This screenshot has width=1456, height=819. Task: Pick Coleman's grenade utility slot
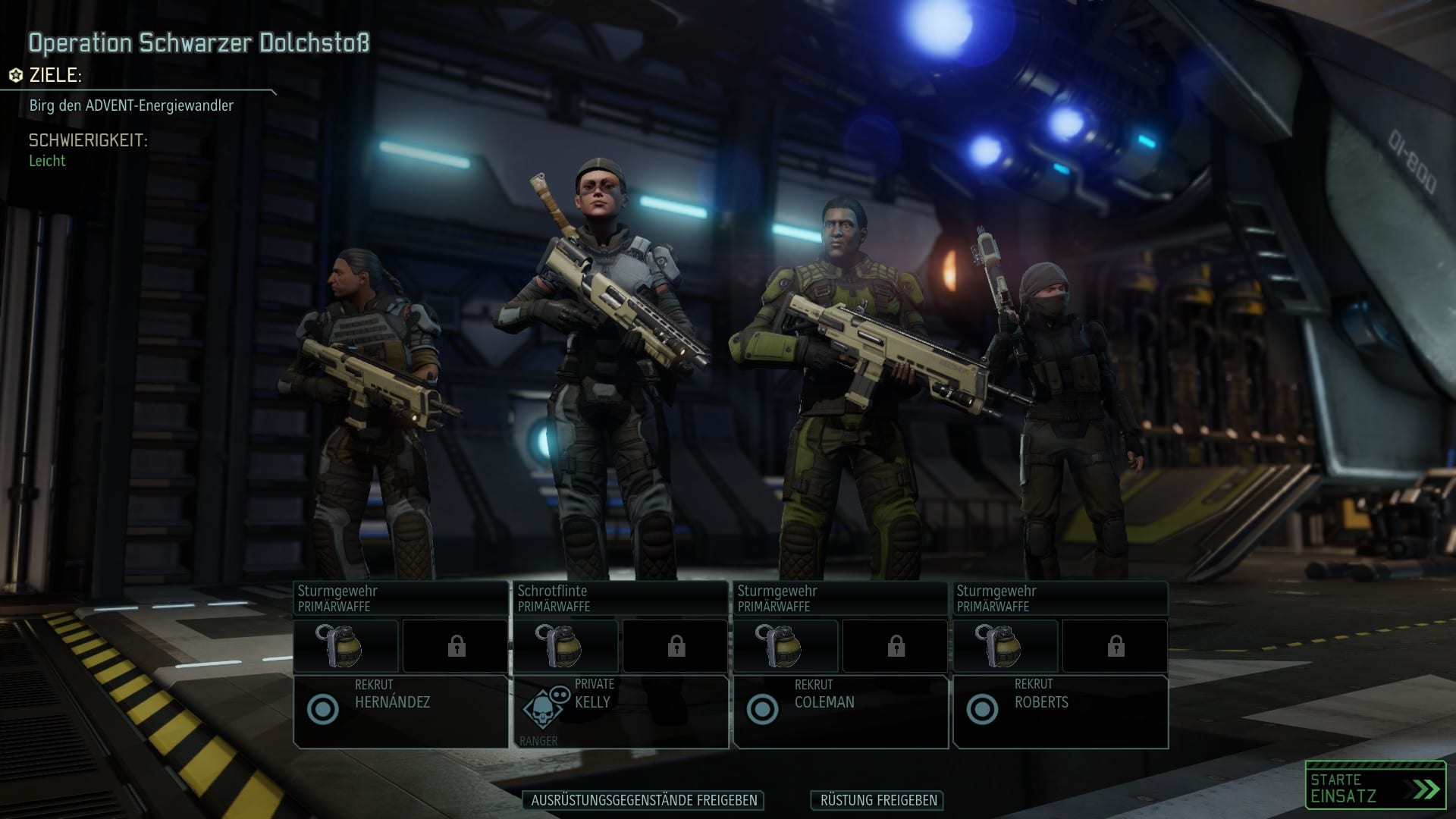click(786, 646)
